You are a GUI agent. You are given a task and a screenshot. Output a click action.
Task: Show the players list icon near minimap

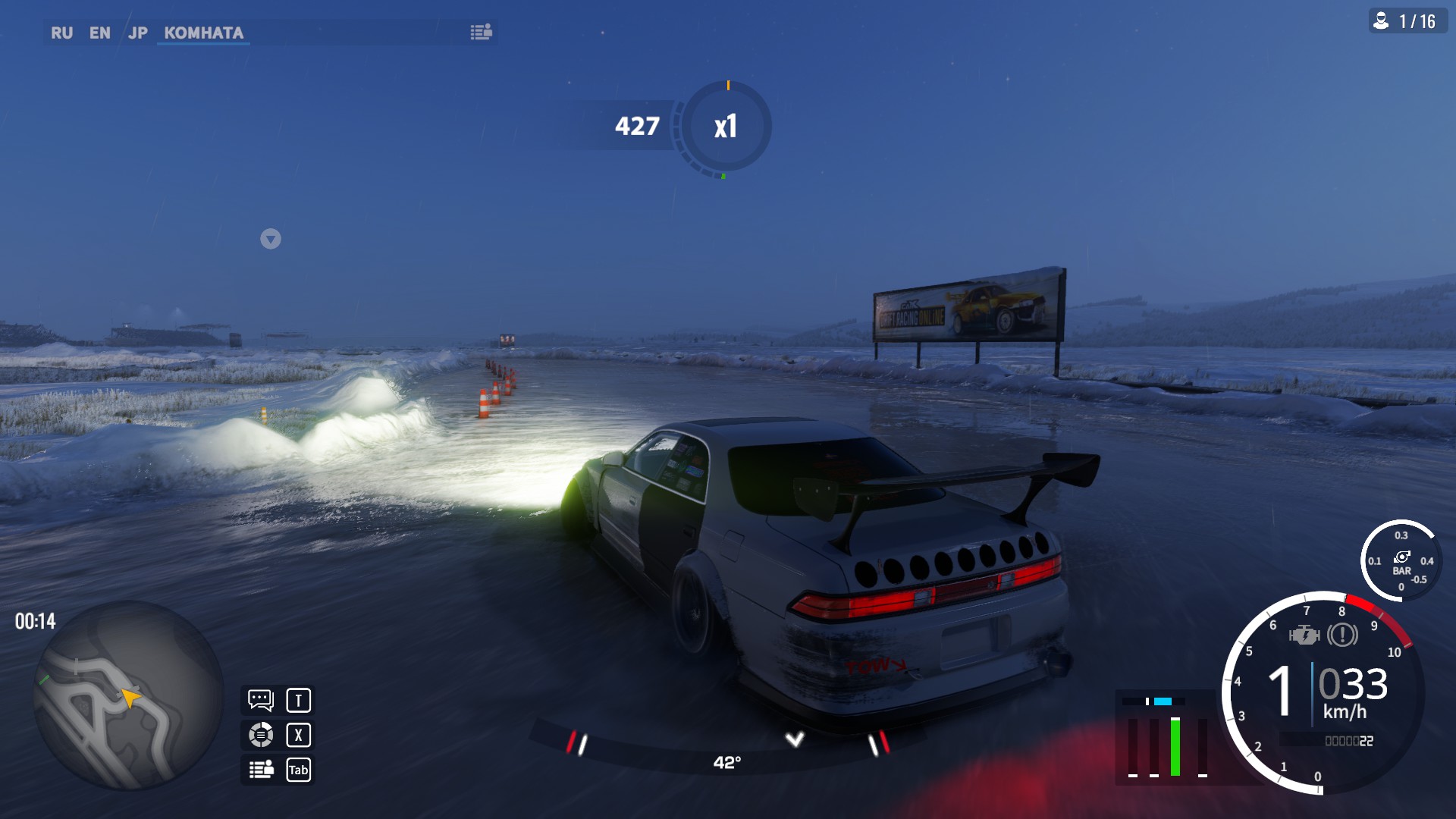(261, 770)
